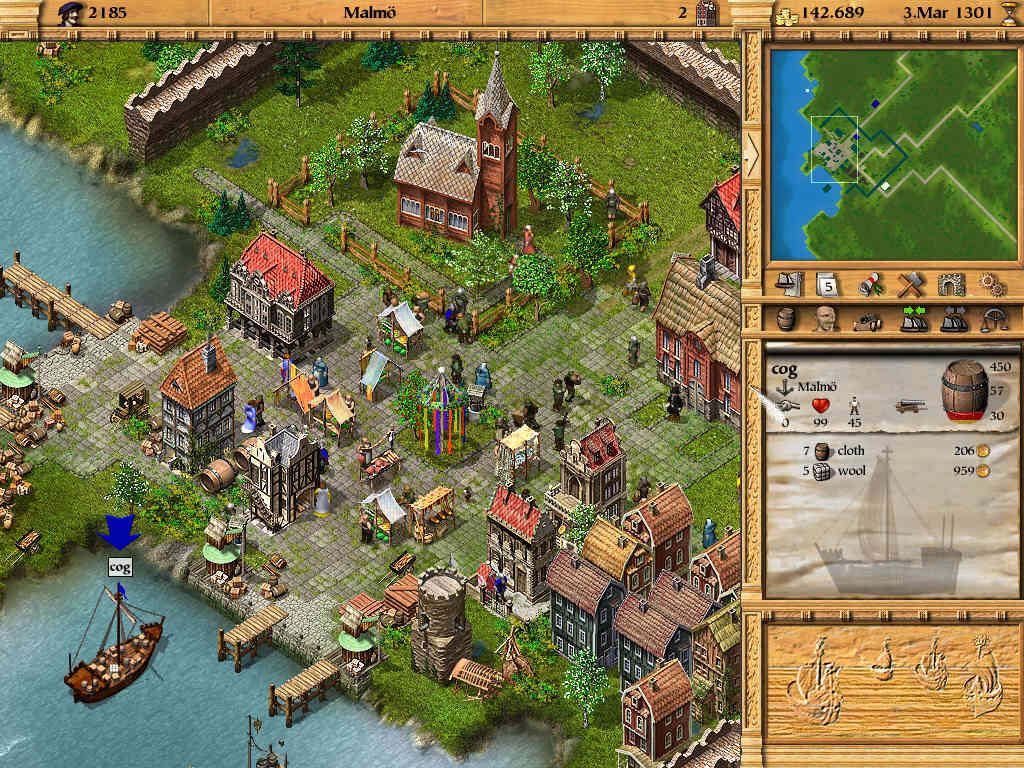Select the captain's face icon
Image resolution: width=1024 pixels, height=768 pixels.
(x=826, y=319)
